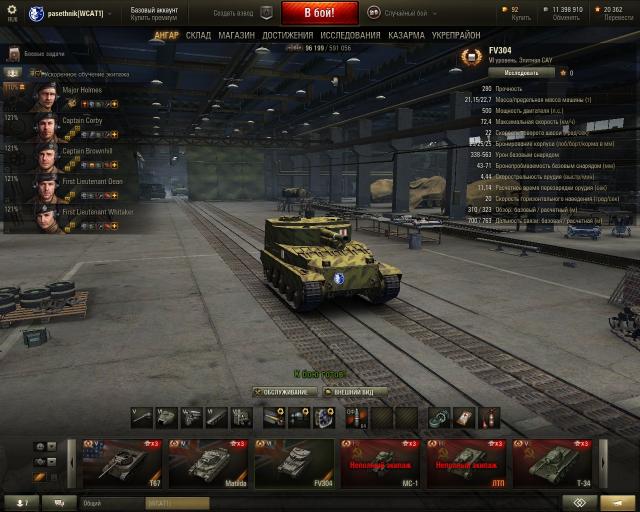
Task: Click Купить премиум link
Action: click(152, 17)
